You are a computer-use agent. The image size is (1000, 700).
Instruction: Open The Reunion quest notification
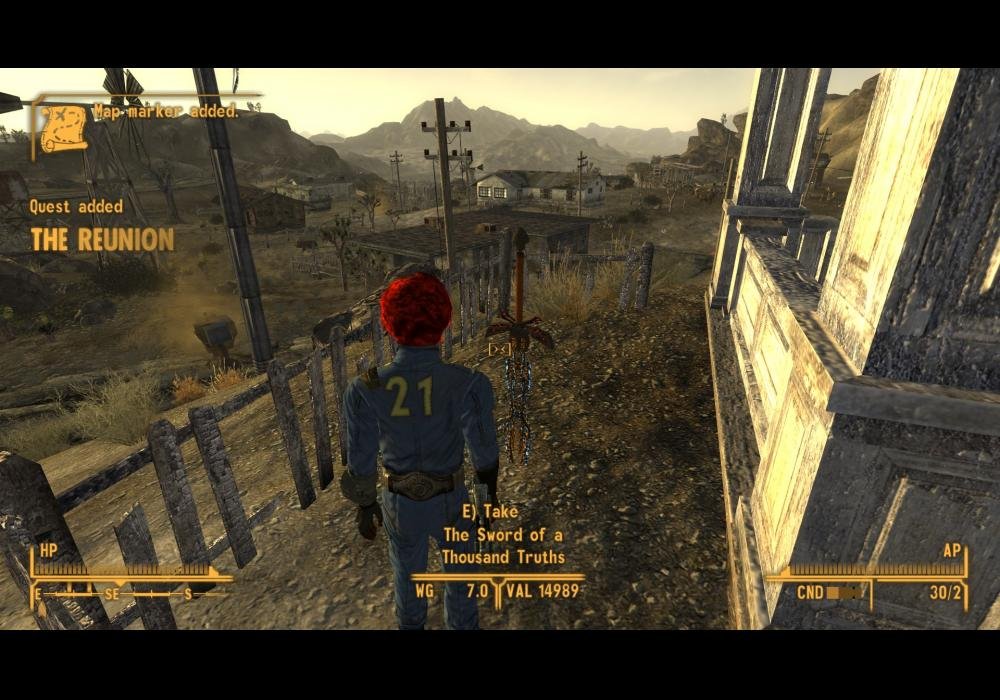point(102,239)
